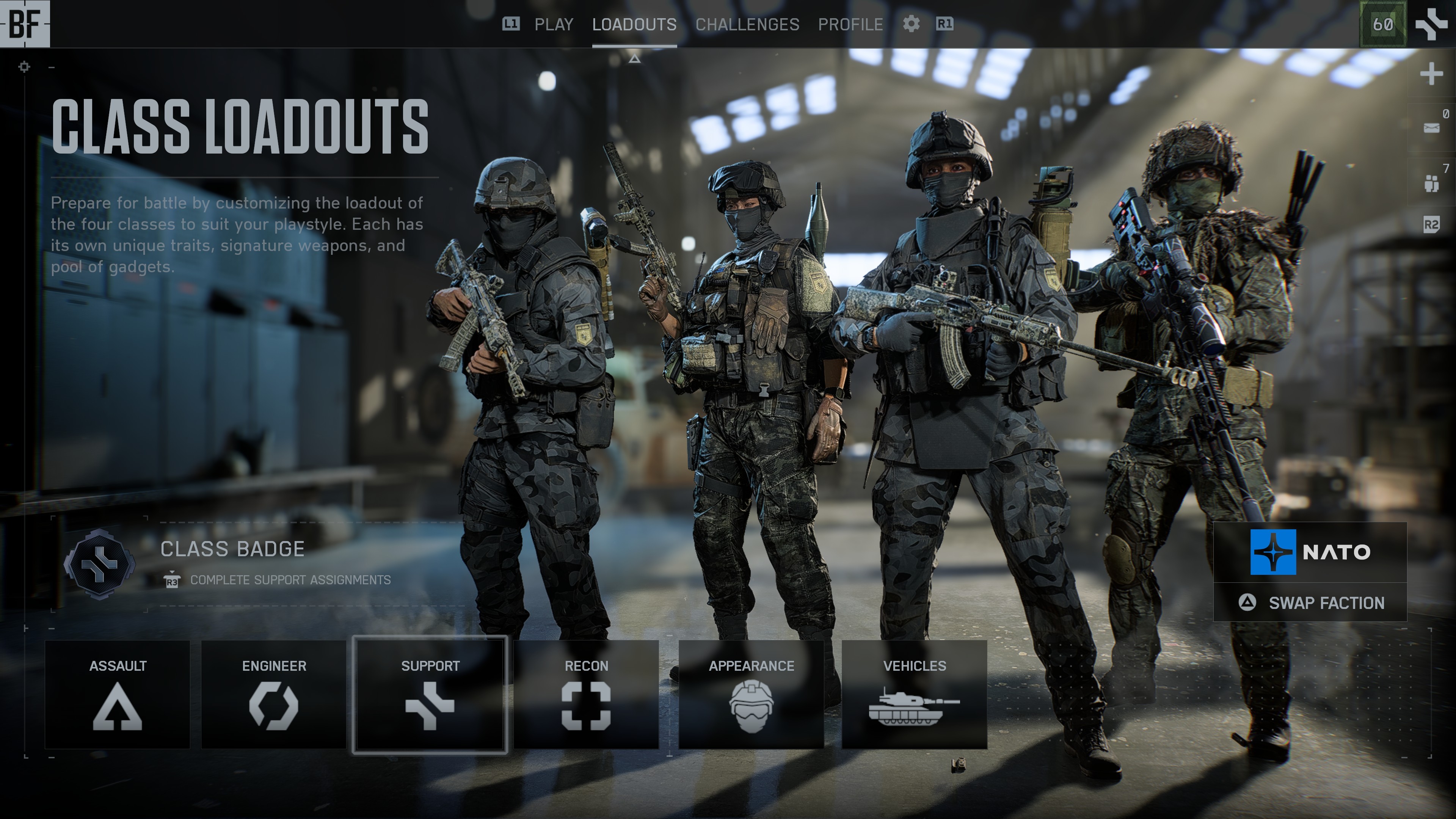Open settings via the gear icon
The width and height of the screenshot is (1456, 819).
coord(910,24)
